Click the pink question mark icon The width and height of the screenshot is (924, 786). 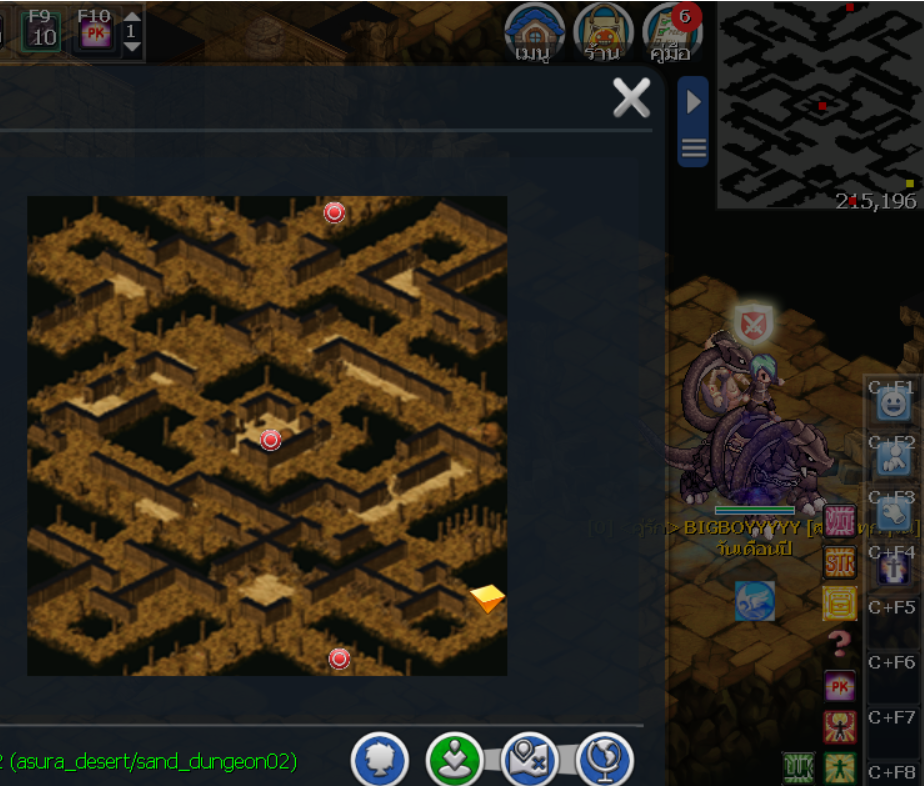(x=839, y=643)
